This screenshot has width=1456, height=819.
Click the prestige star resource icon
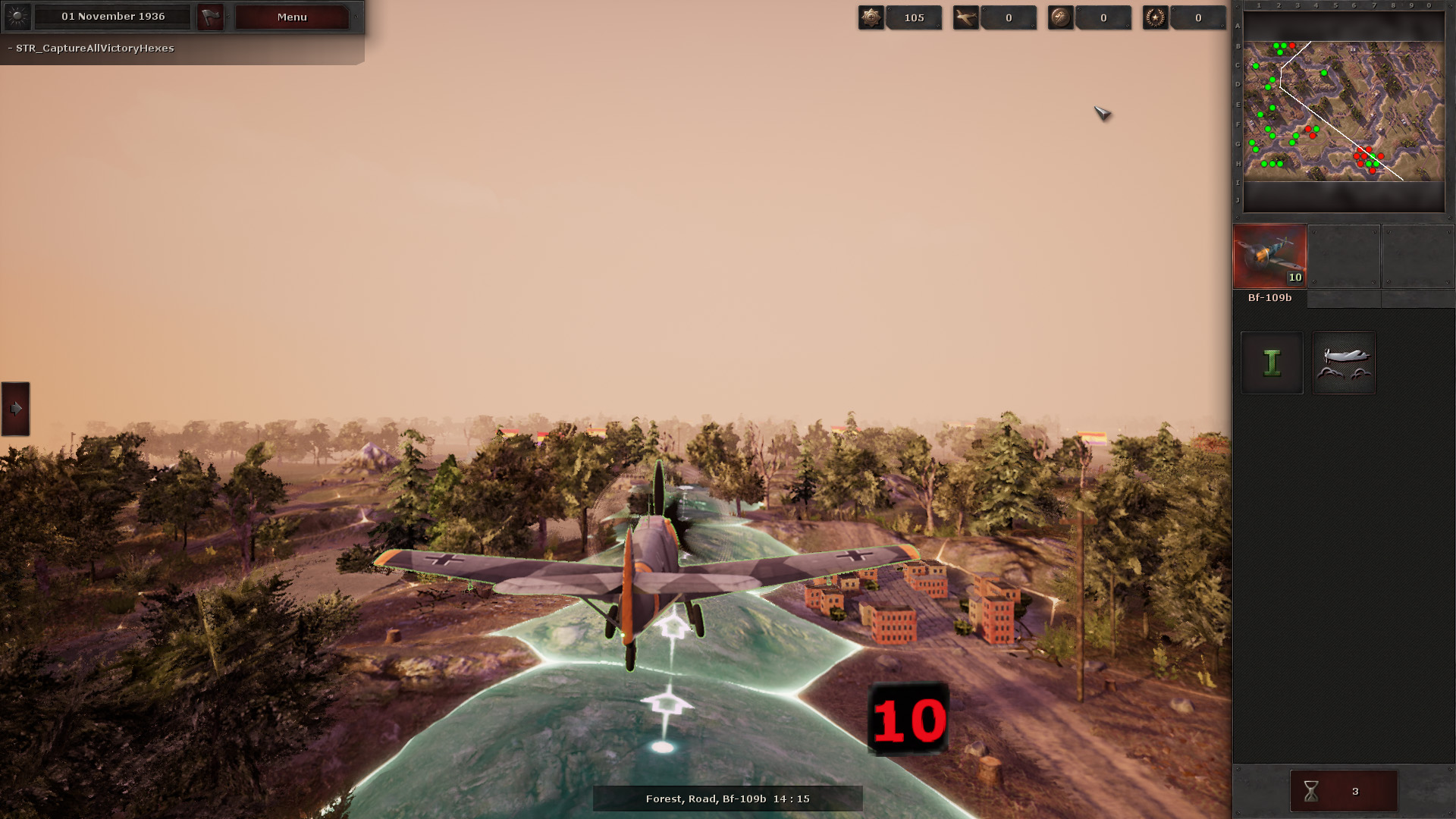click(x=871, y=17)
